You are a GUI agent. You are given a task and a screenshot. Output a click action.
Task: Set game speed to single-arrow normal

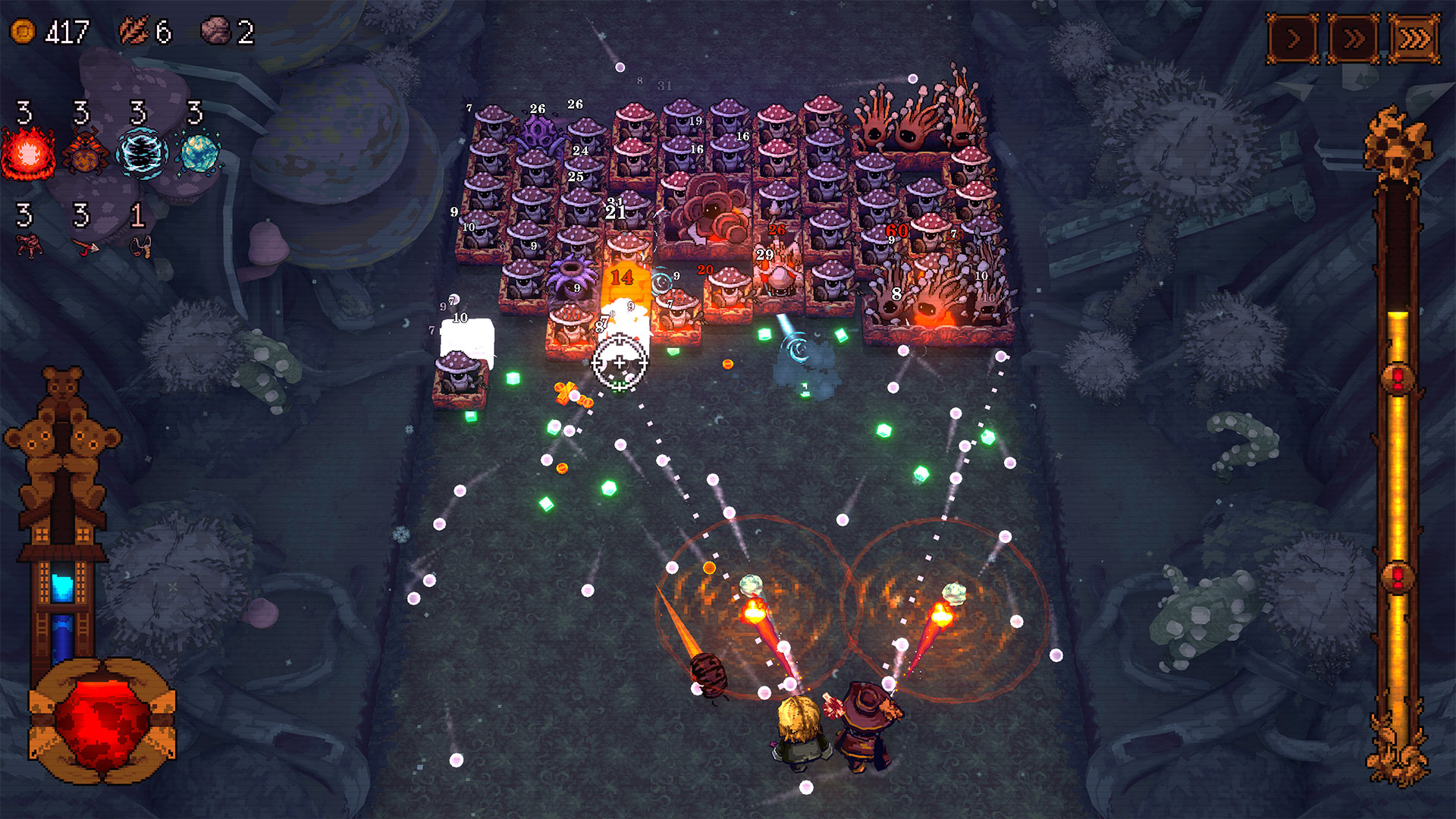[x=1293, y=38]
